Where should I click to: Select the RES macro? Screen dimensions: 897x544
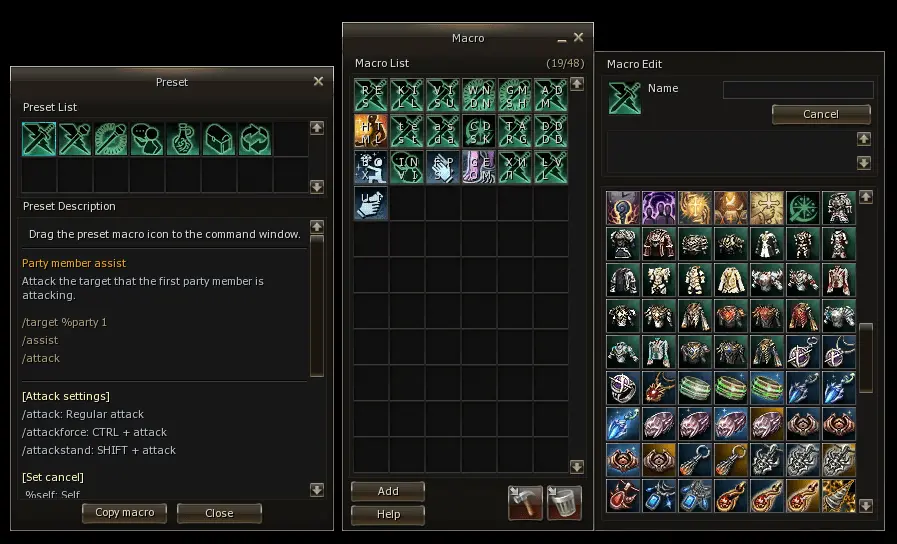pyautogui.click(x=371, y=96)
